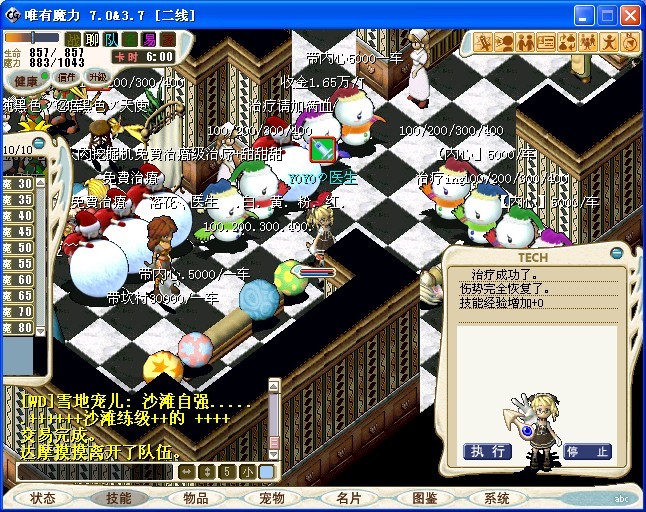The width and height of the screenshot is (646, 512).
Task: Close the TECH panel with its round button
Action: 616,256
